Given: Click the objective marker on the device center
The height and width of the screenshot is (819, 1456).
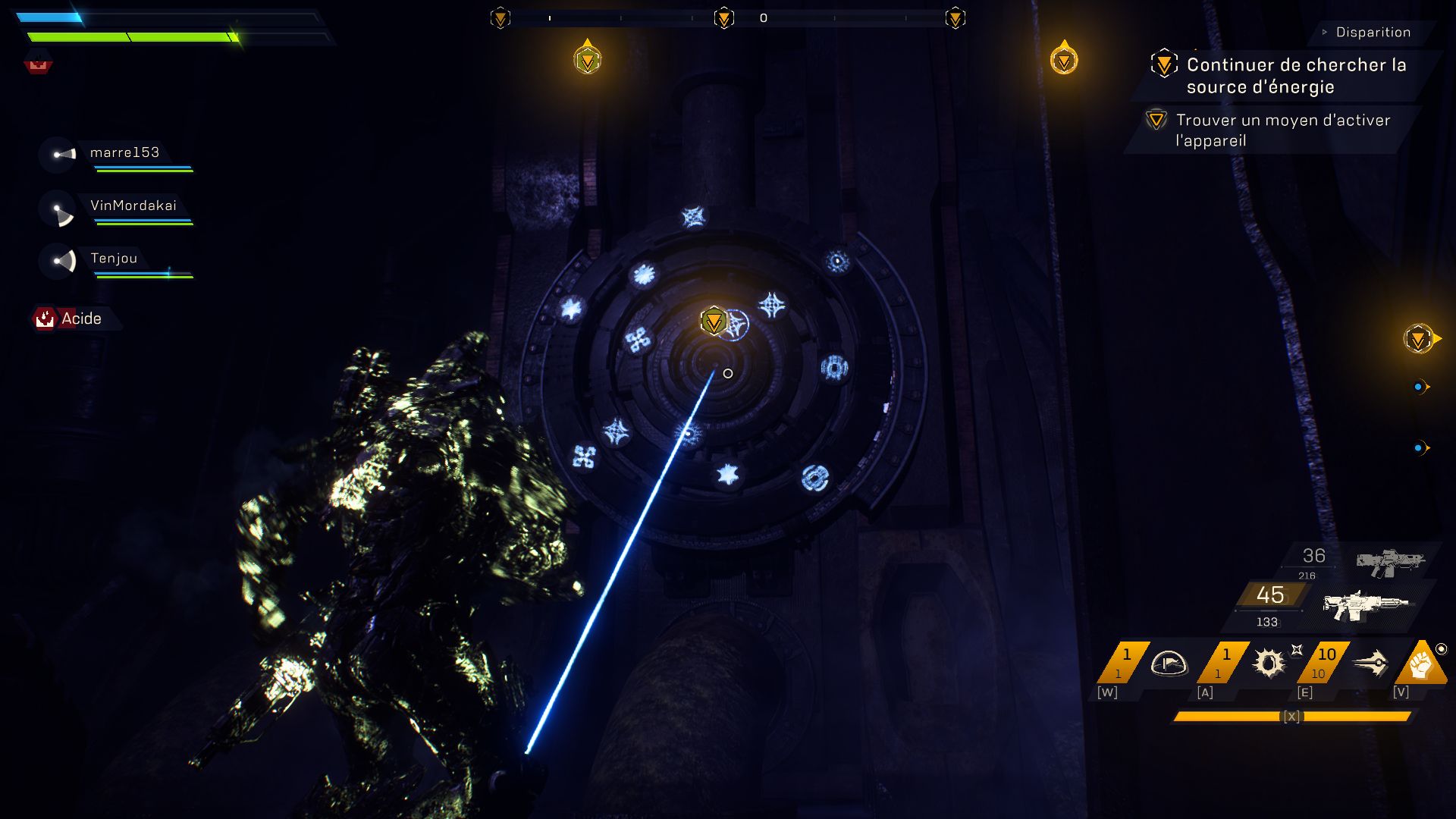Looking at the screenshot, I should (x=714, y=322).
